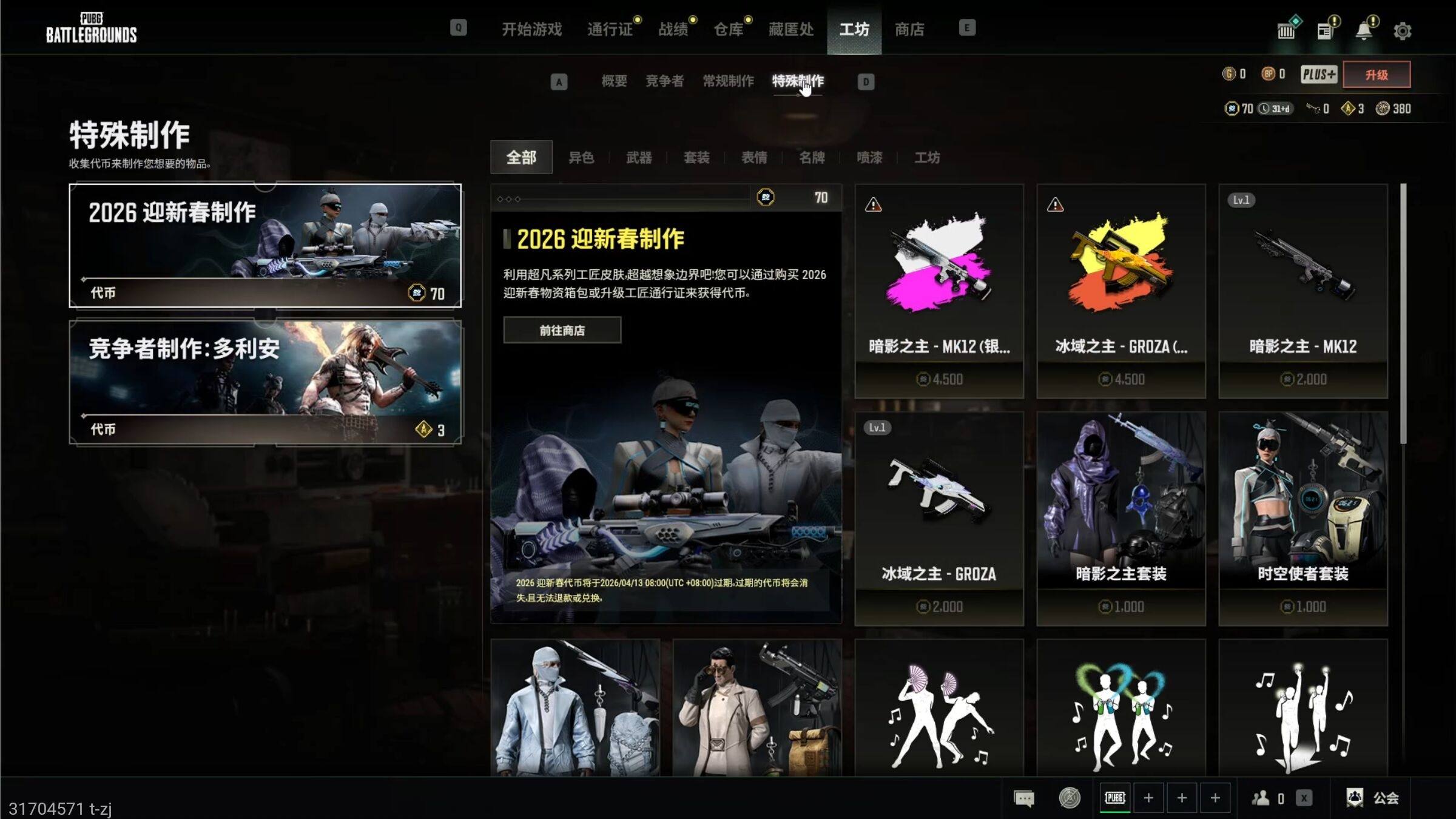
Task: Hit the red 升级 upgrade button
Action: coord(1376,75)
